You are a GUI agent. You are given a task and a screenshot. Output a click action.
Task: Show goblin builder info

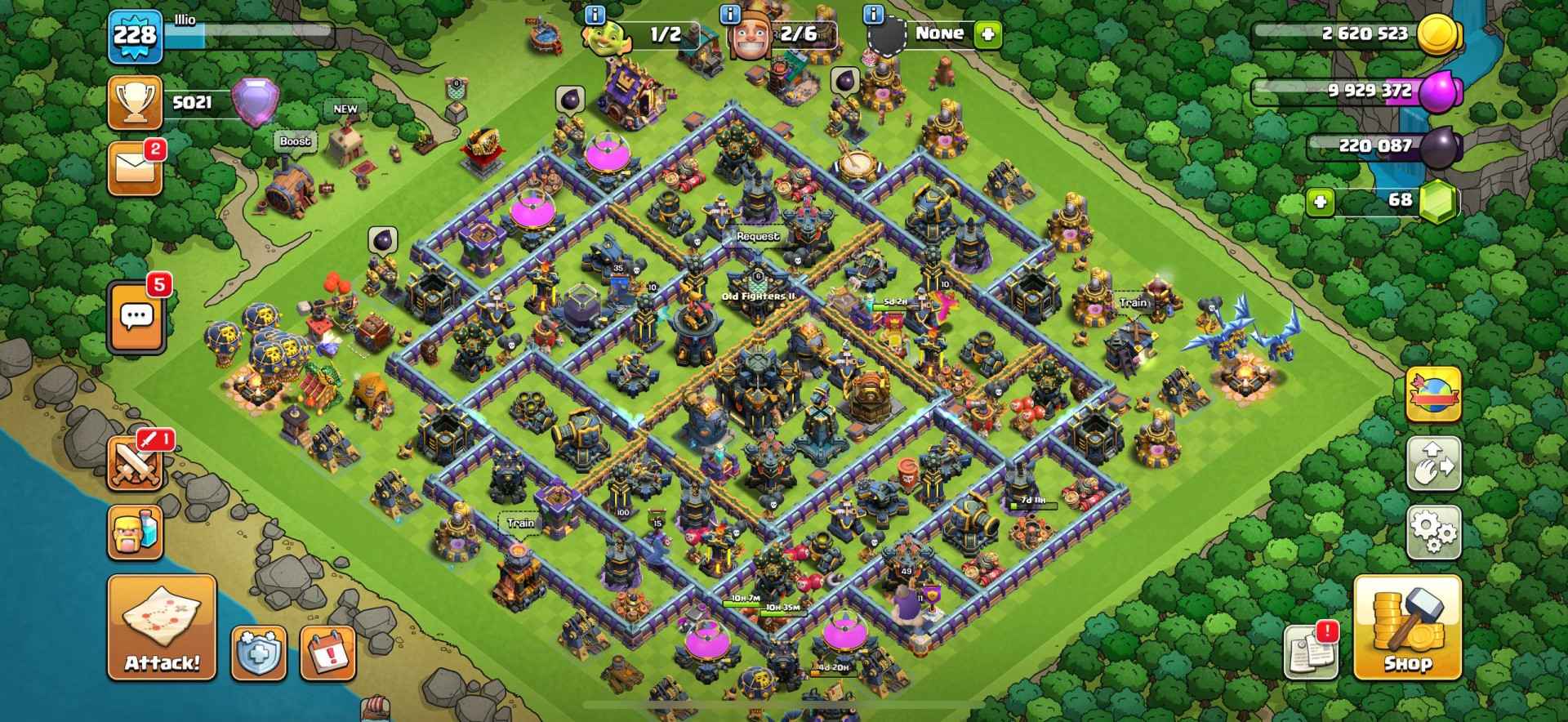(x=595, y=14)
